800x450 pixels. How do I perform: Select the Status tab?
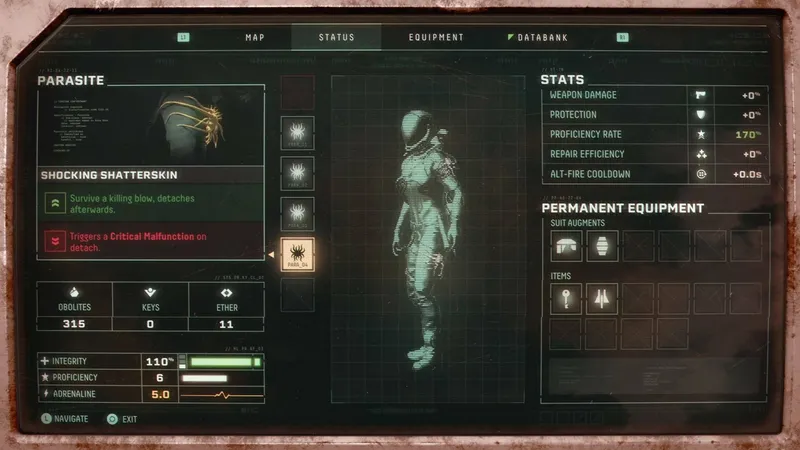pyautogui.click(x=336, y=38)
